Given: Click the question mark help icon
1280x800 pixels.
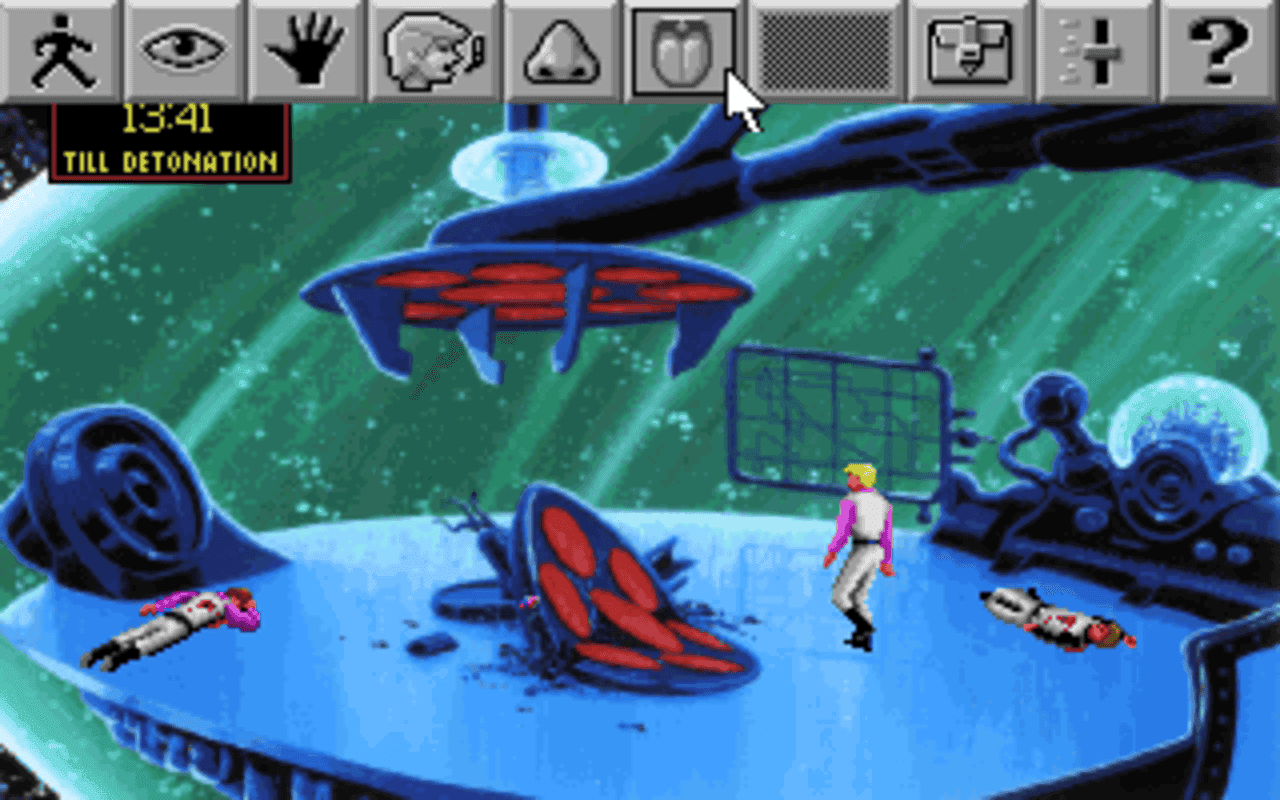Looking at the screenshot, I should pos(1218,48).
